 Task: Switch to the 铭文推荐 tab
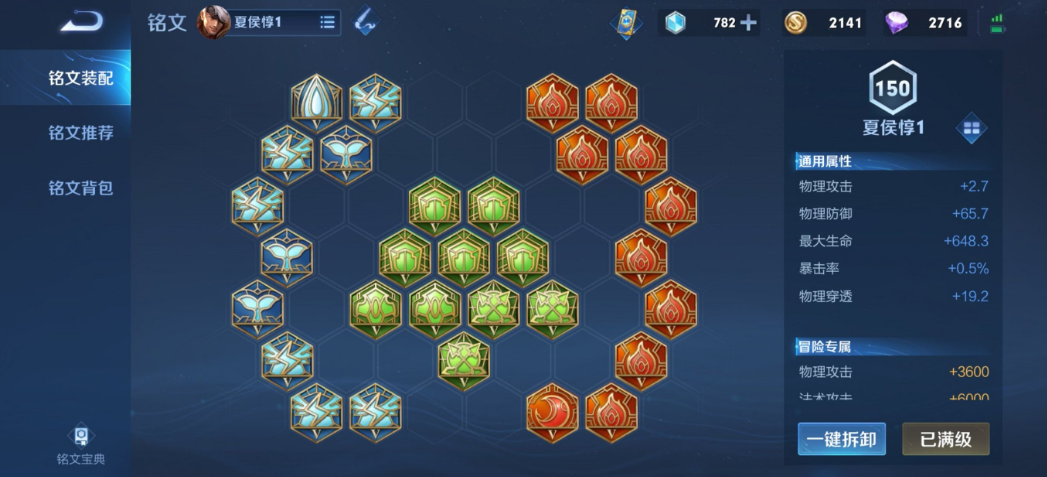[81, 132]
